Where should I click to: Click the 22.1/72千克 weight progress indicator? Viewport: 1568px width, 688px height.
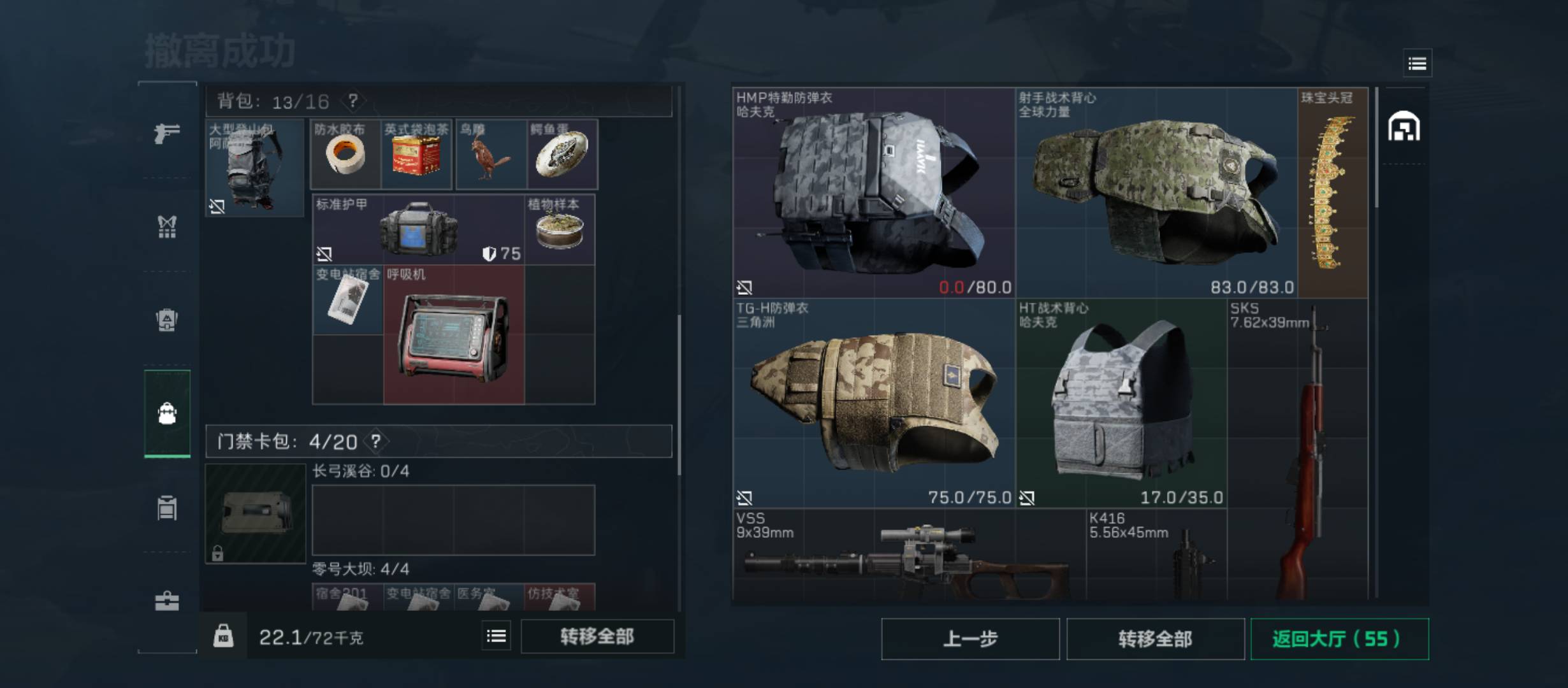[312, 636]
